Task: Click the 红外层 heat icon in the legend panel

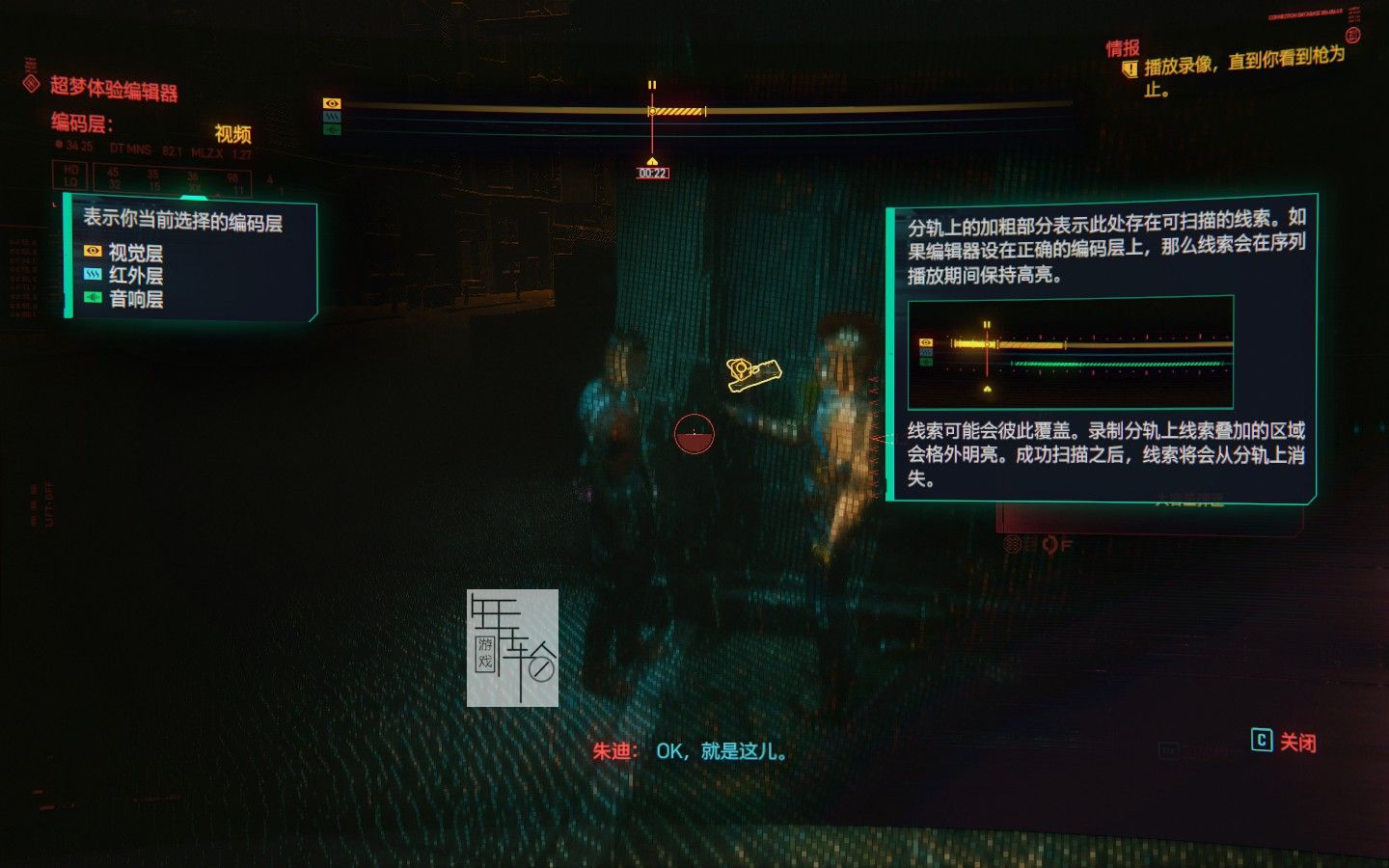Action: [x=91, y=273]
